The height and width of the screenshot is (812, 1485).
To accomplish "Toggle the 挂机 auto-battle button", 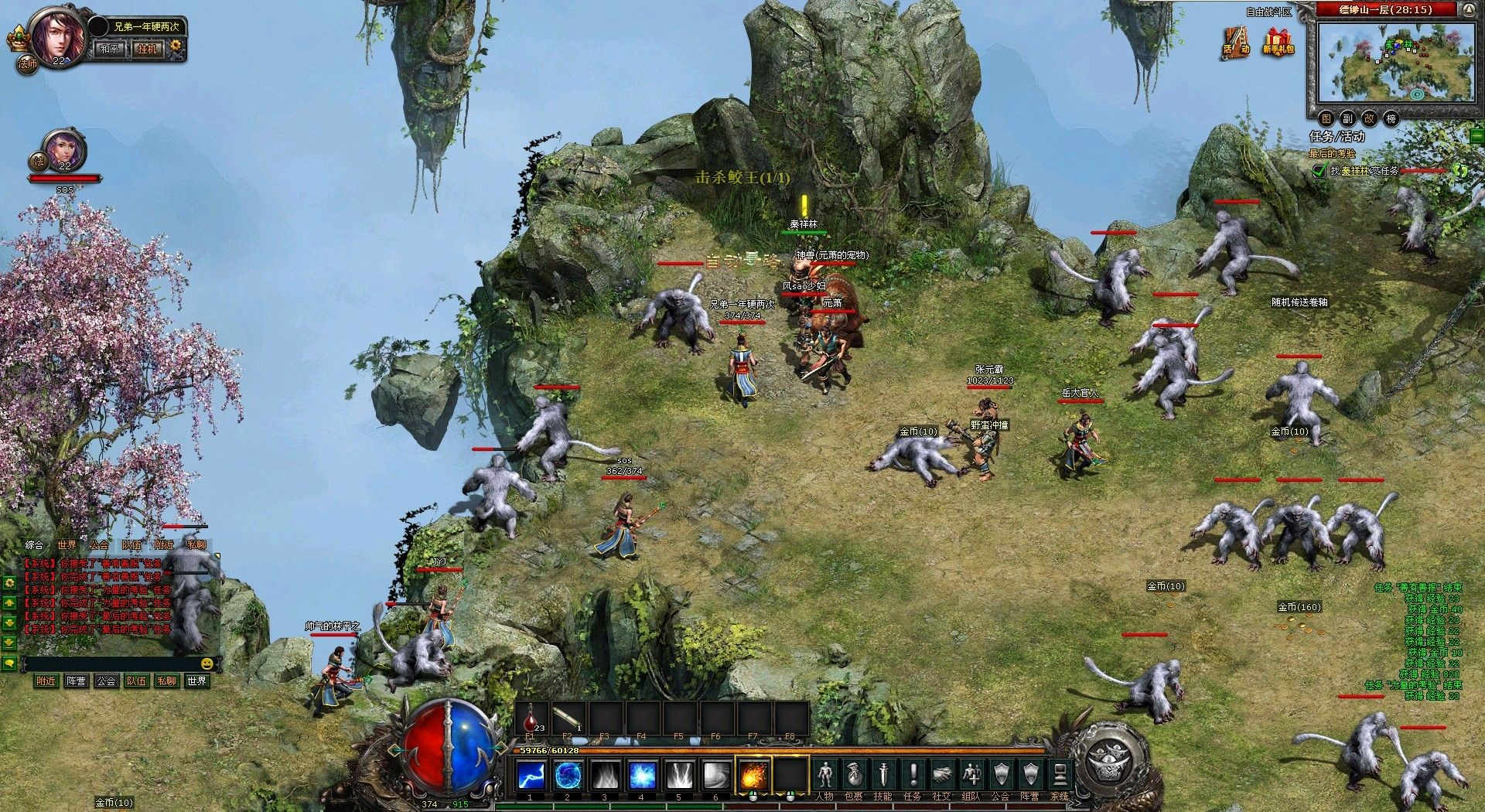I will point(147,49).
